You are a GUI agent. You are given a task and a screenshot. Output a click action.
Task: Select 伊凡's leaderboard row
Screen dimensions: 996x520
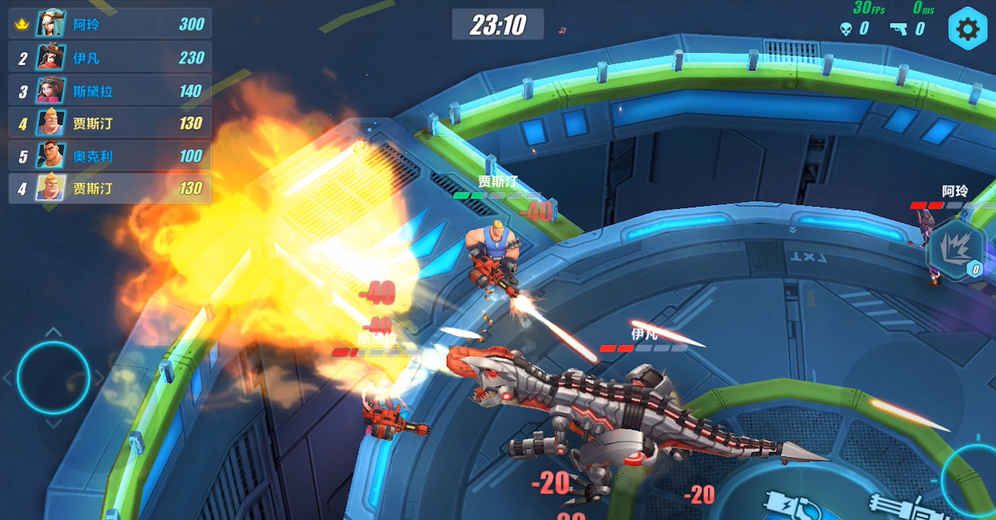click(110, 57)
